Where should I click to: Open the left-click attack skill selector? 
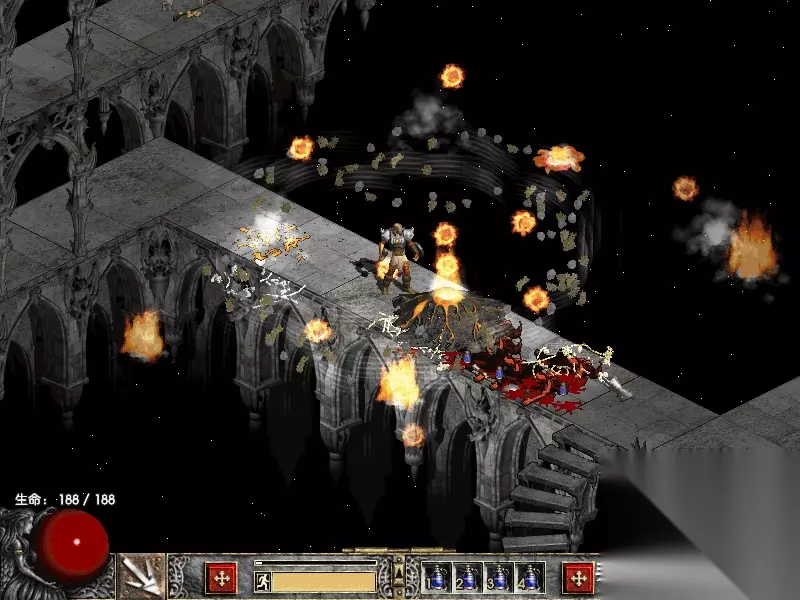pyautogui.click(x=142, y=577)
